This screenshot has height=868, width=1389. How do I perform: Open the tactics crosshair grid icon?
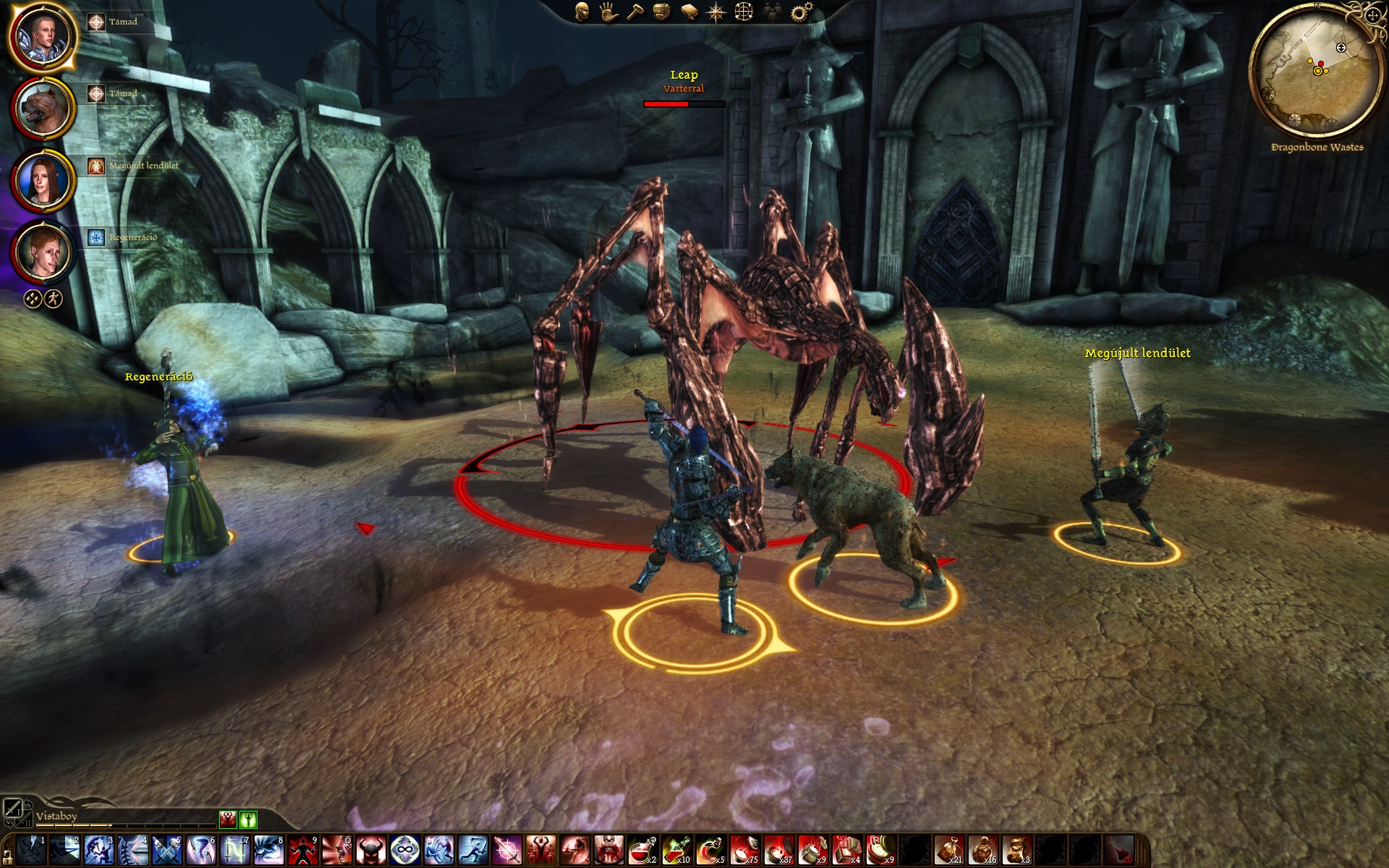744,12
